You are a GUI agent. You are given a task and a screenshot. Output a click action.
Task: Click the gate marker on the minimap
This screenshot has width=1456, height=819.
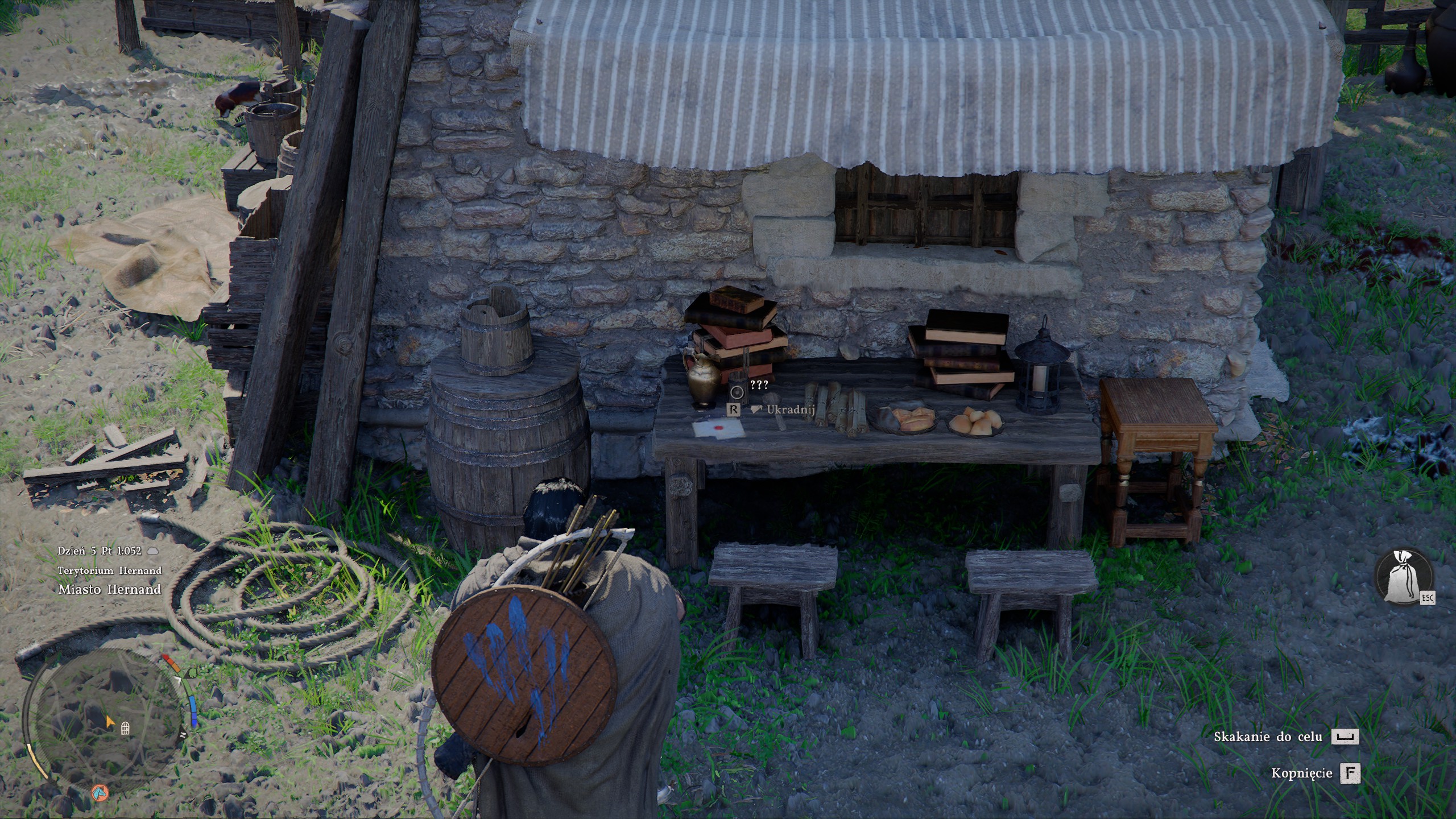[x=125, y=729]
